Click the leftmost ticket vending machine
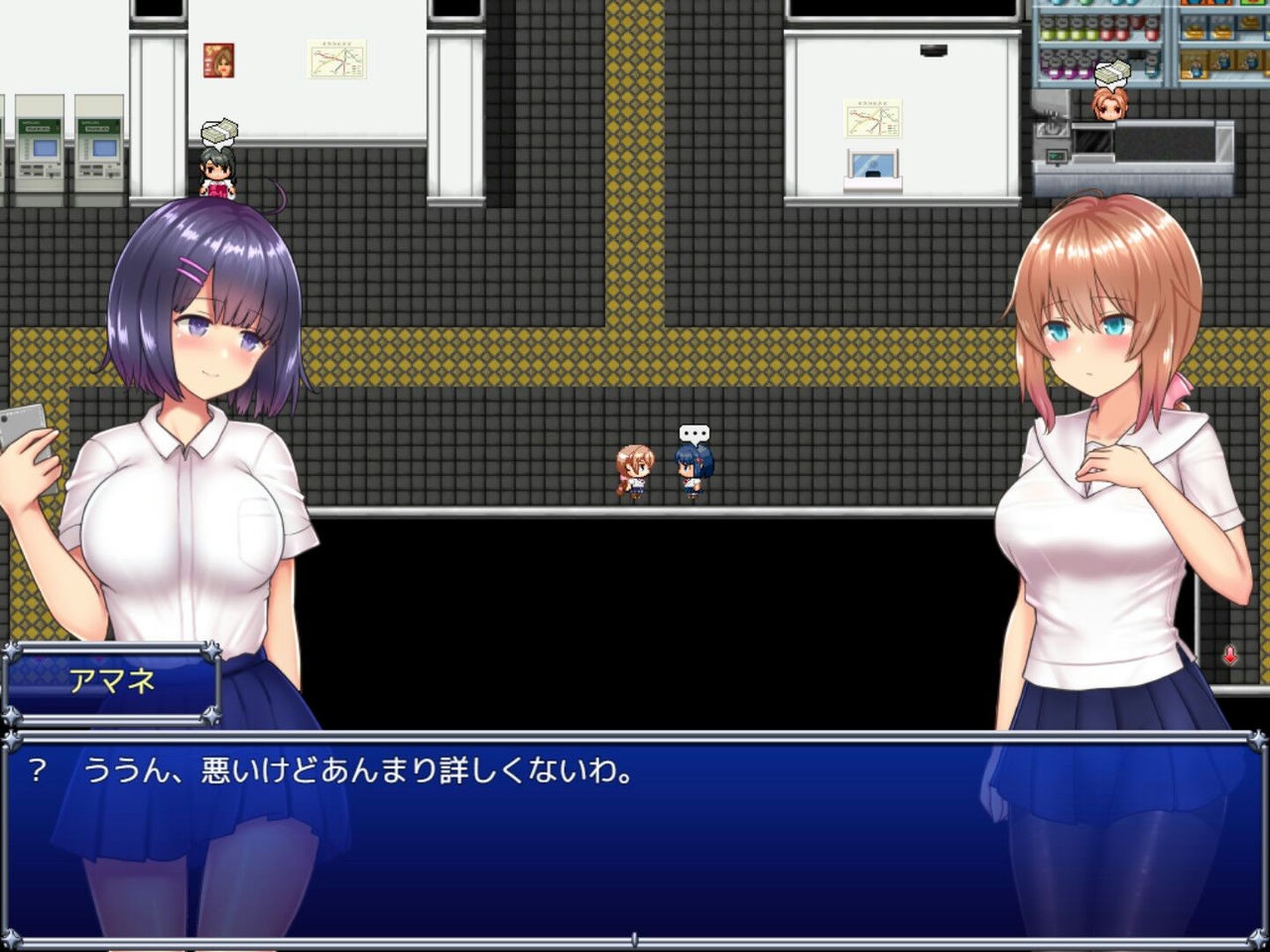Viewport: 1270px width, 952px height. 38,149
